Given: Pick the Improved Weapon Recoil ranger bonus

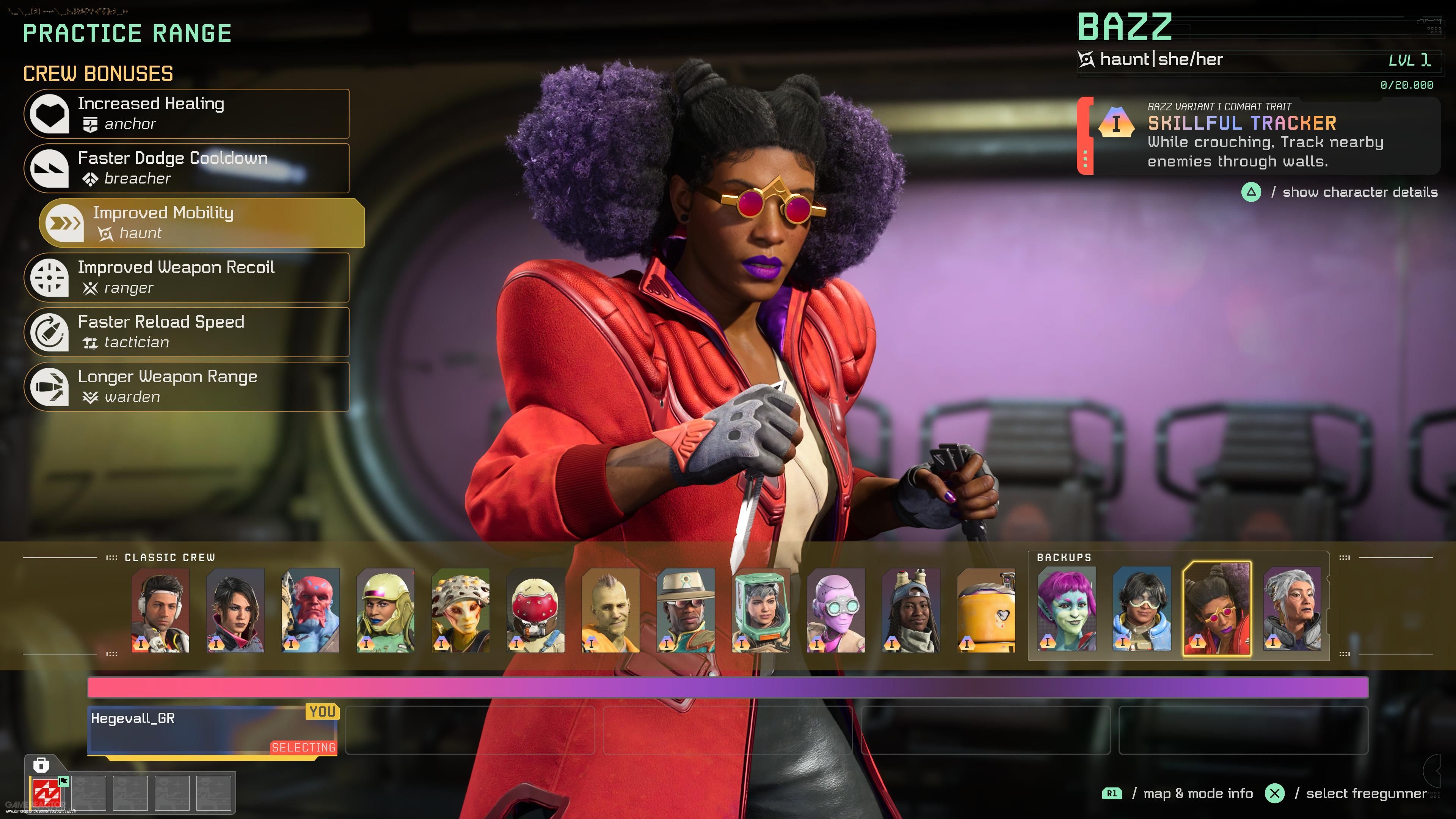Looking at the screenshot, I should [x=187, y=278].
